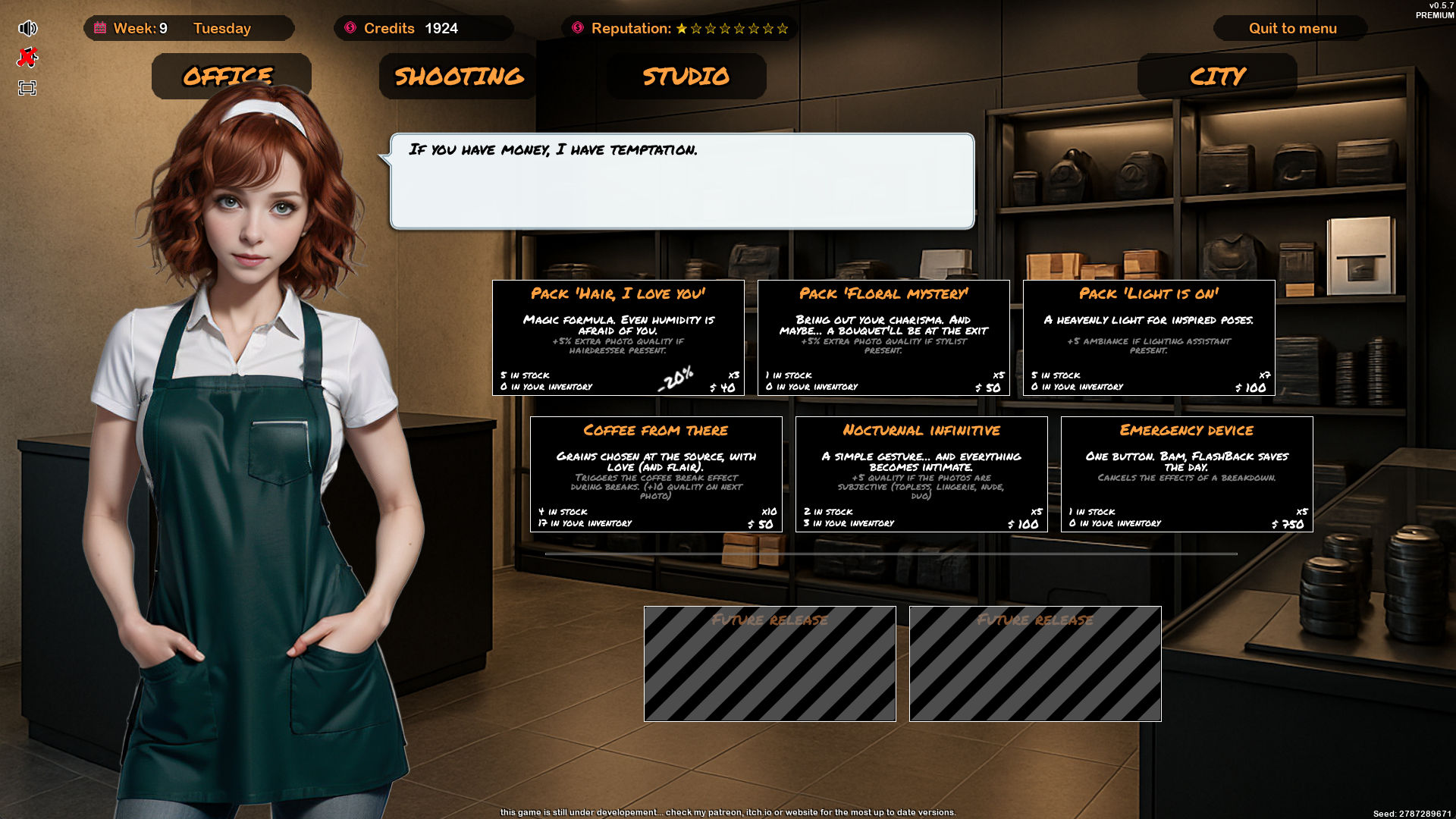
Task: Click the last empty reputation star
Action: (x=783, y=29)
